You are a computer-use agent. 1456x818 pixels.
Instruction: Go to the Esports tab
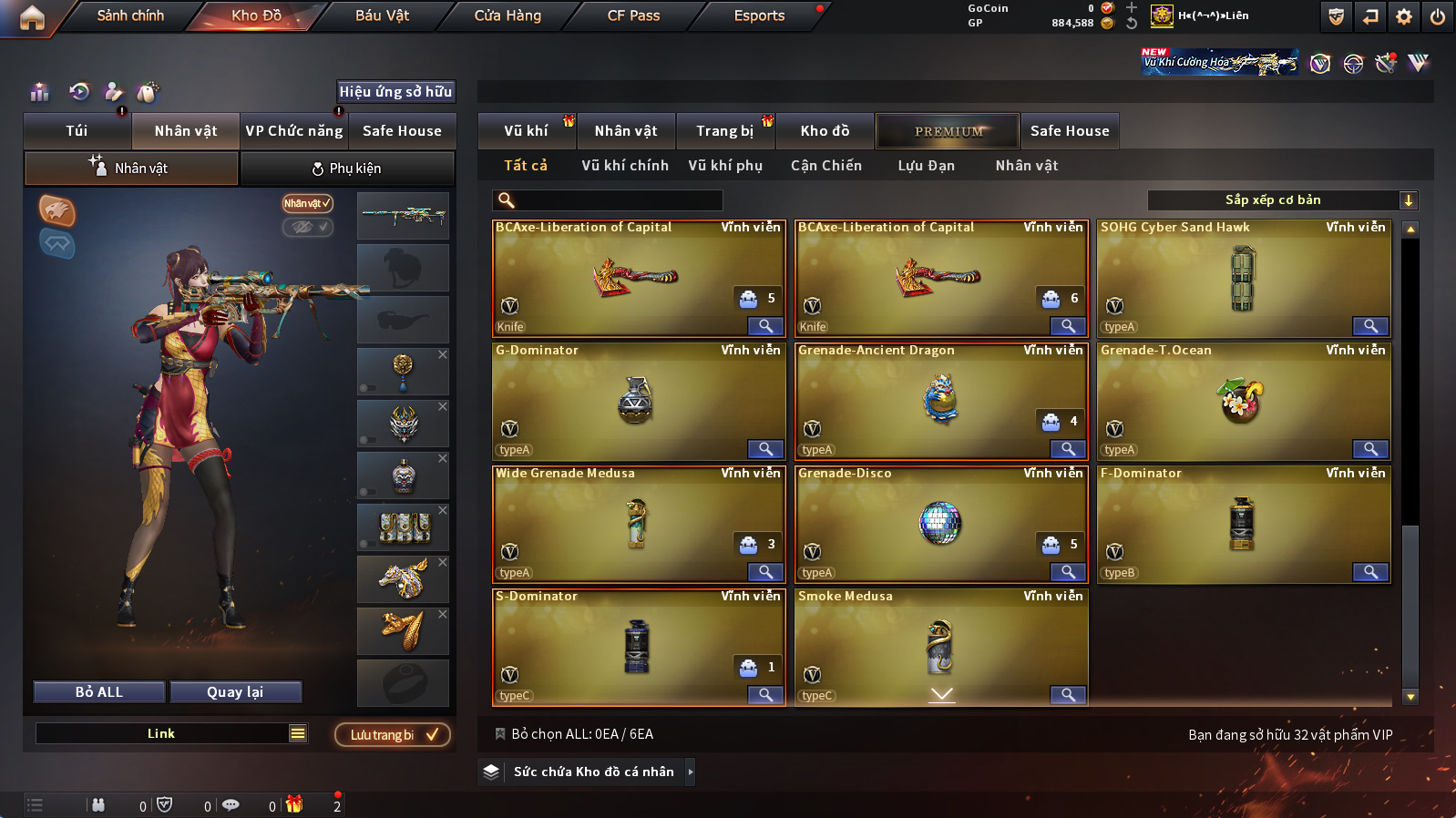click(759, 15)
